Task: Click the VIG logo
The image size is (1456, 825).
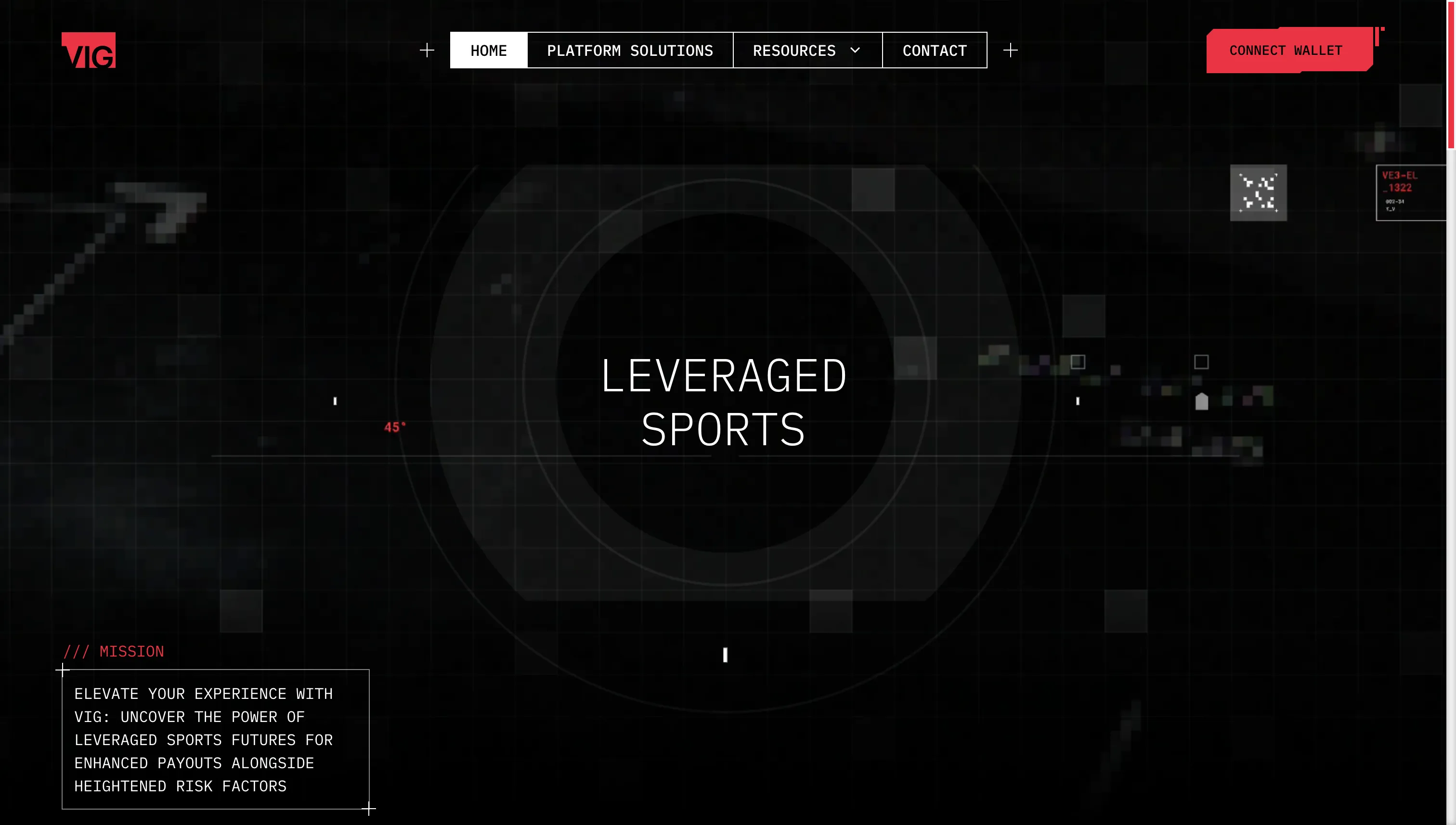Action: tap(89, 51)
